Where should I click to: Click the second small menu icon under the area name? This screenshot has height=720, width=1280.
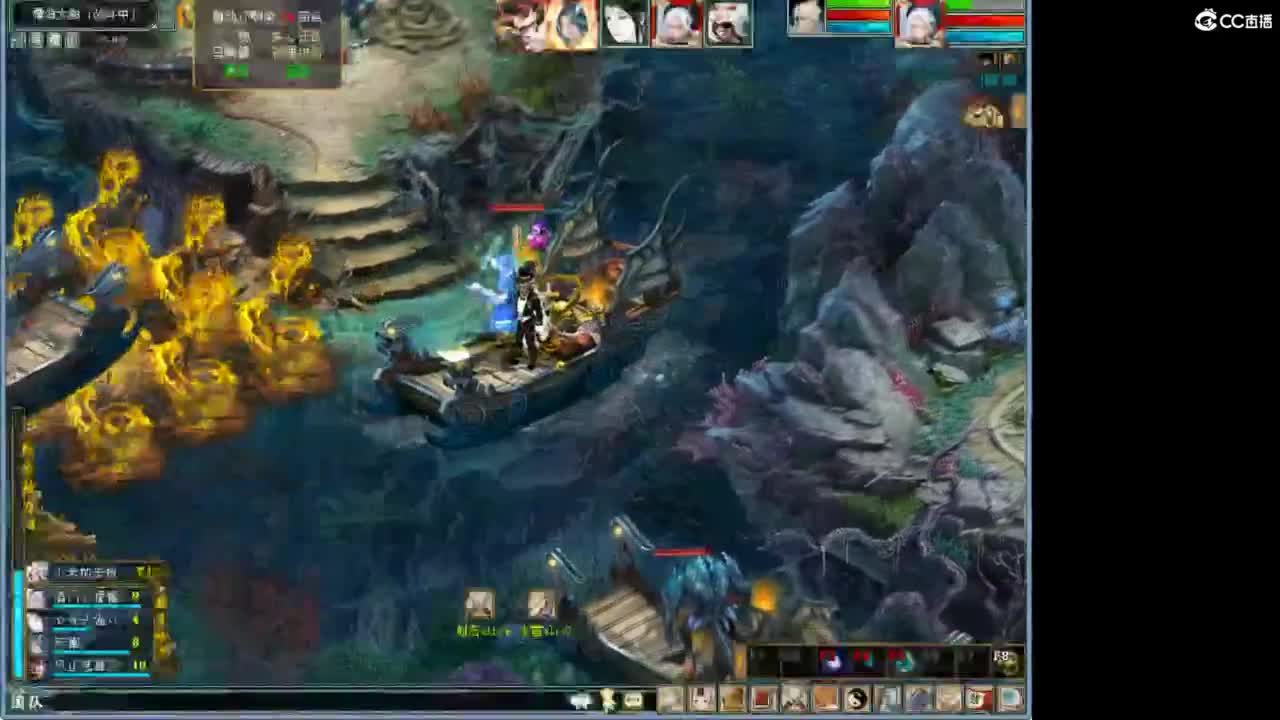(x=25, y=40)
